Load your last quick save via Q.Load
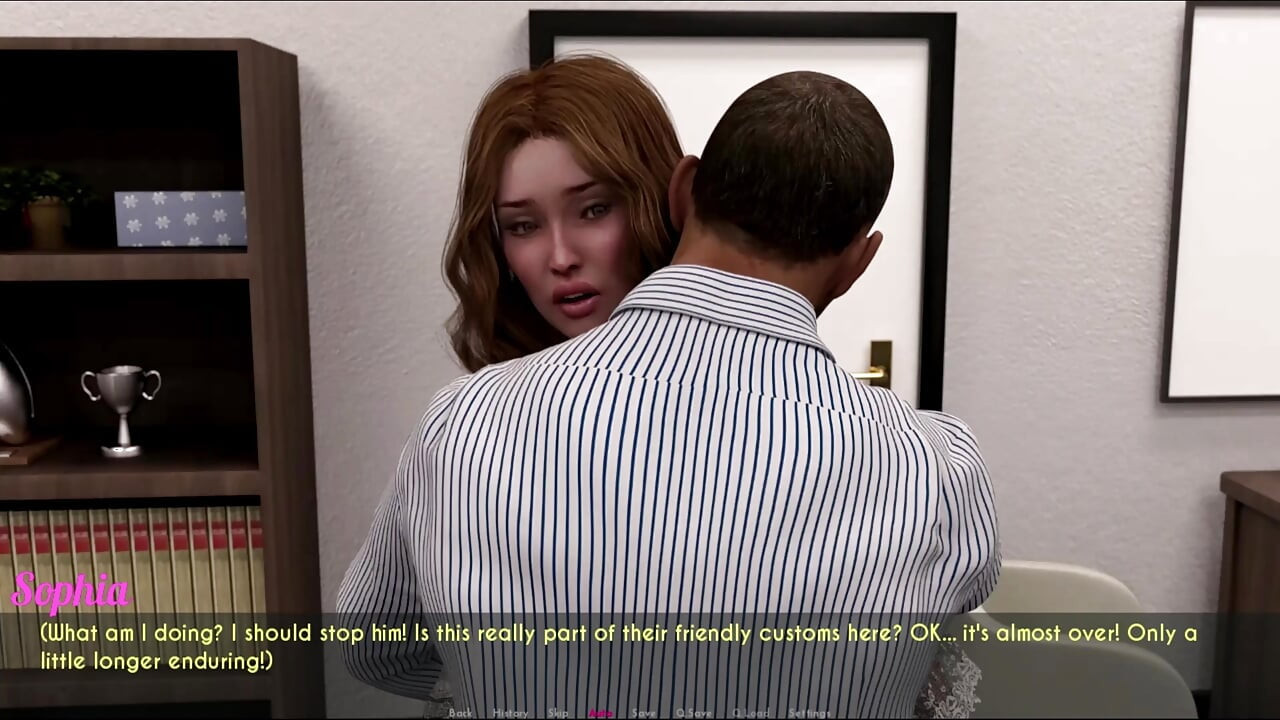Screen dimensions: 1280x720 tap(750, 713)
